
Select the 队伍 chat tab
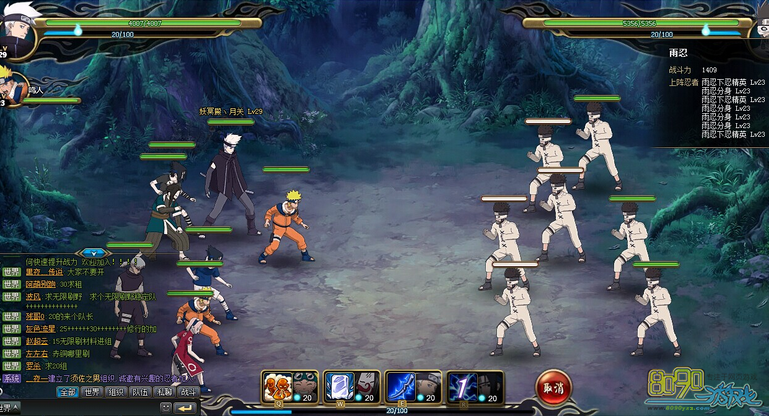[x=140, y=392]
